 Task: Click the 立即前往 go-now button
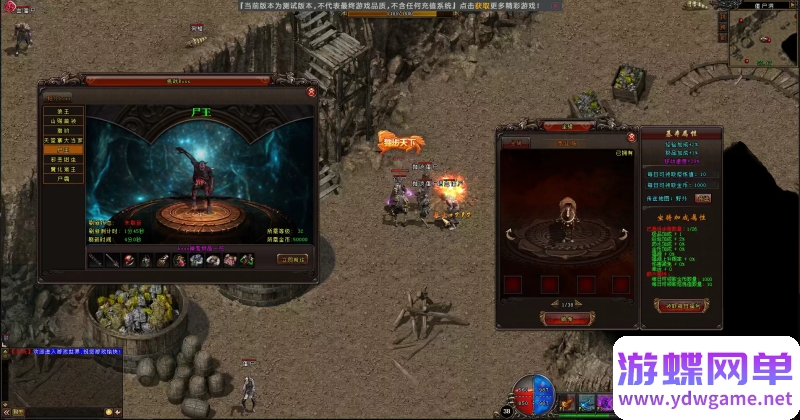(x=292, y=259)
